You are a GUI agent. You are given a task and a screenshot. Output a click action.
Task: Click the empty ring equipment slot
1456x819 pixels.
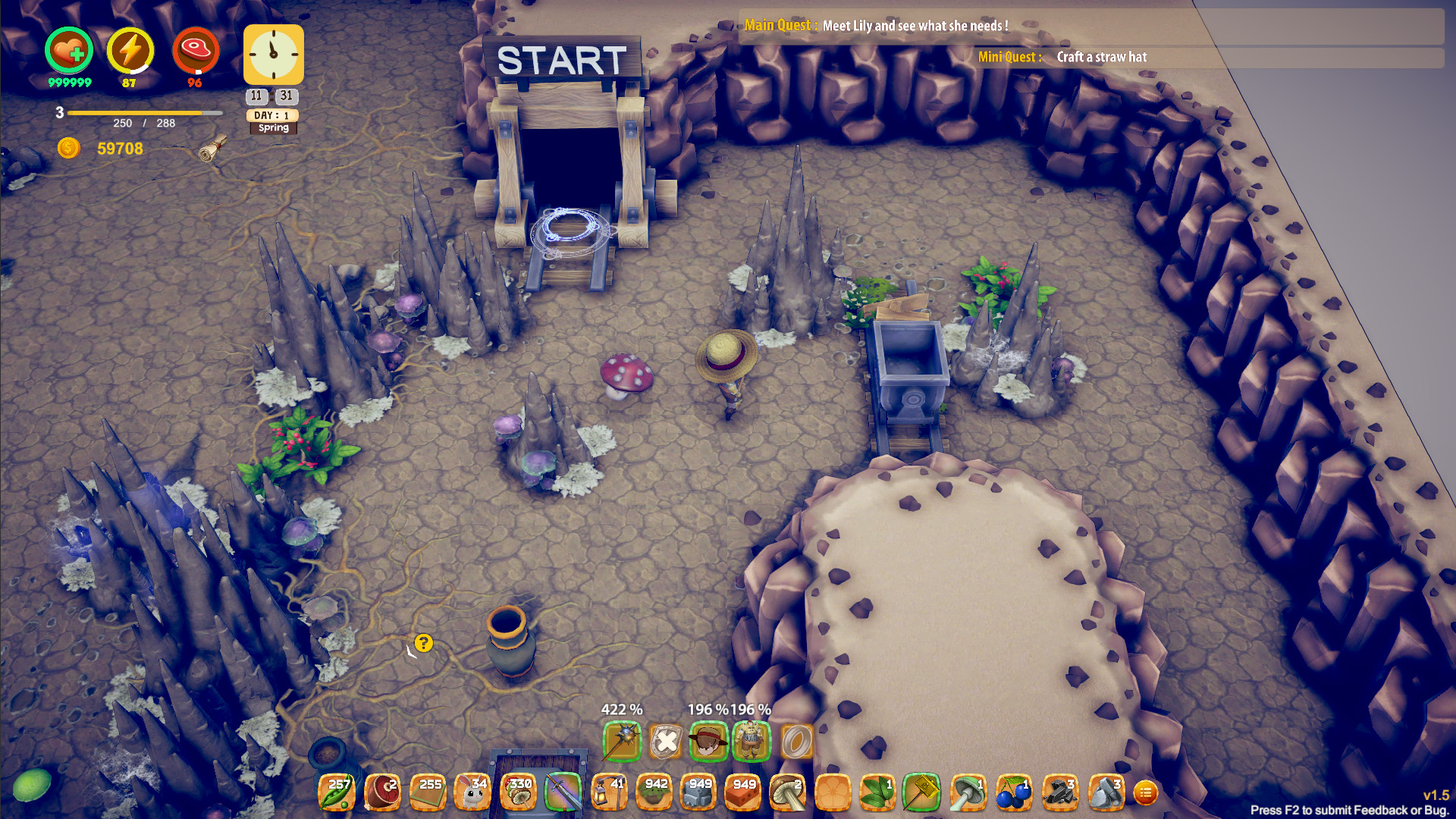tap(796, 742)
